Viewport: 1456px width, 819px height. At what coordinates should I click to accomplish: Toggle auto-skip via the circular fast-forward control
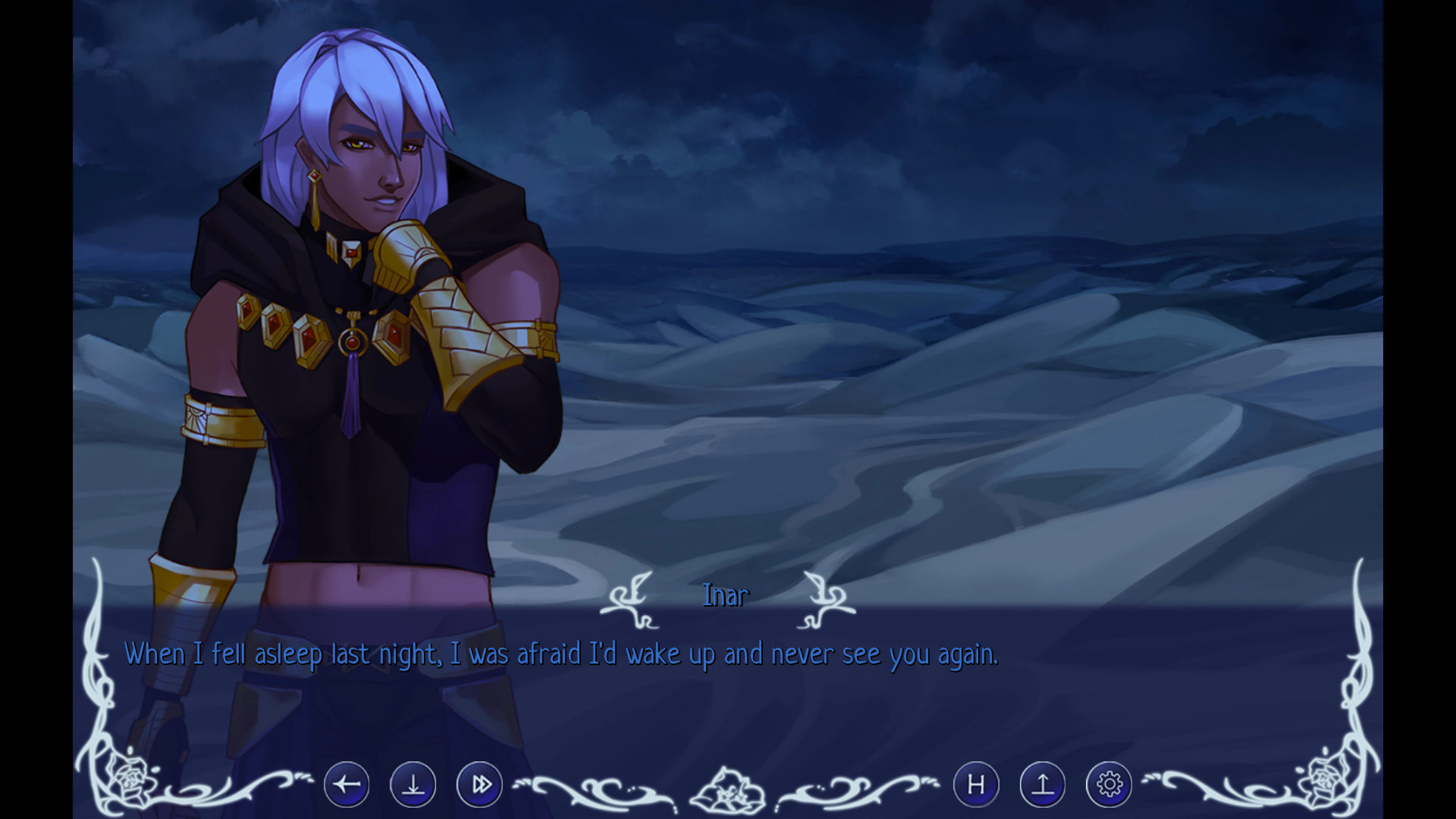[x=479, y=784]
